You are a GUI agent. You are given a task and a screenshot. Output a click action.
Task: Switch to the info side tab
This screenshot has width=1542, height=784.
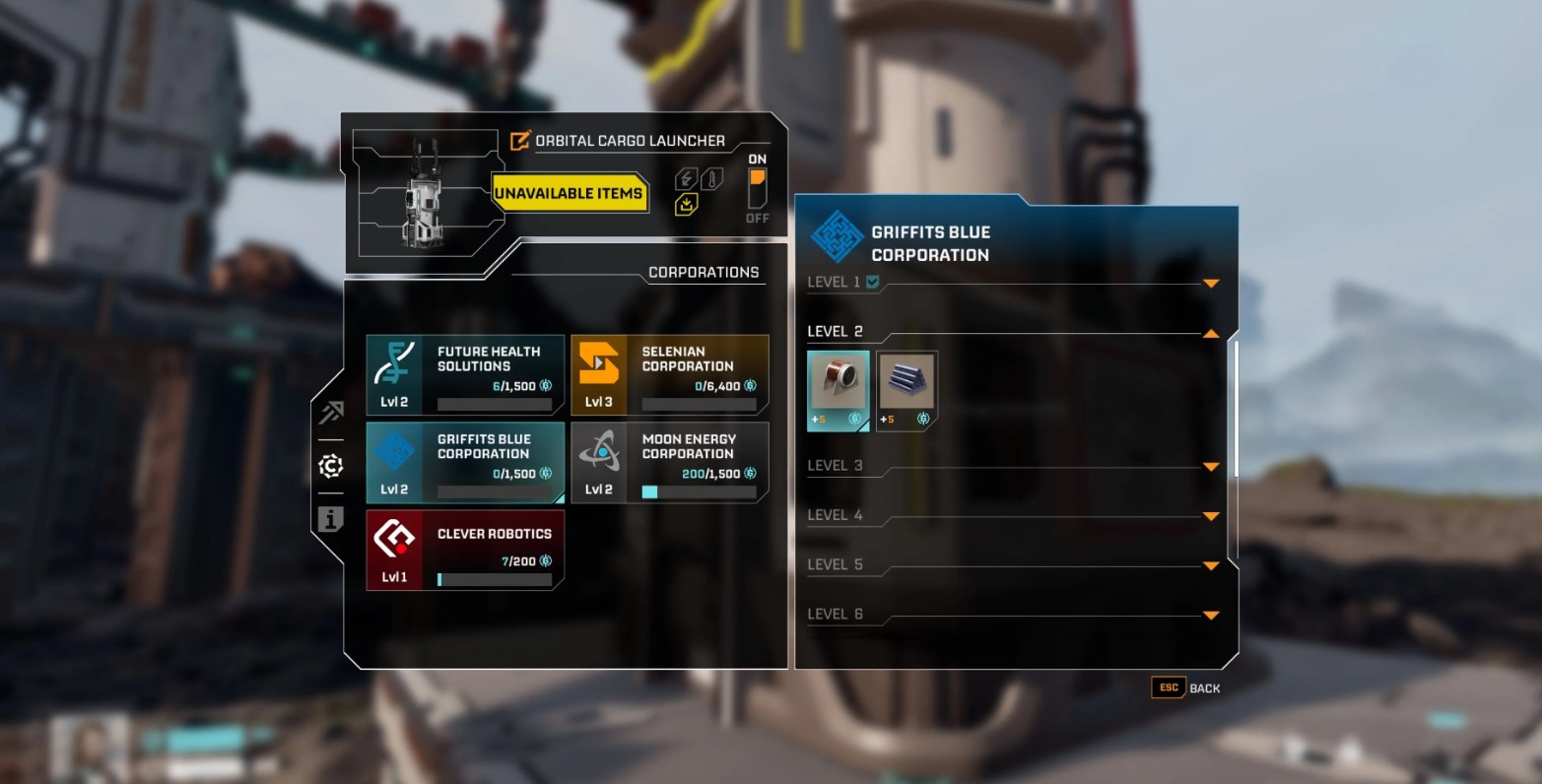click(331, 519)
